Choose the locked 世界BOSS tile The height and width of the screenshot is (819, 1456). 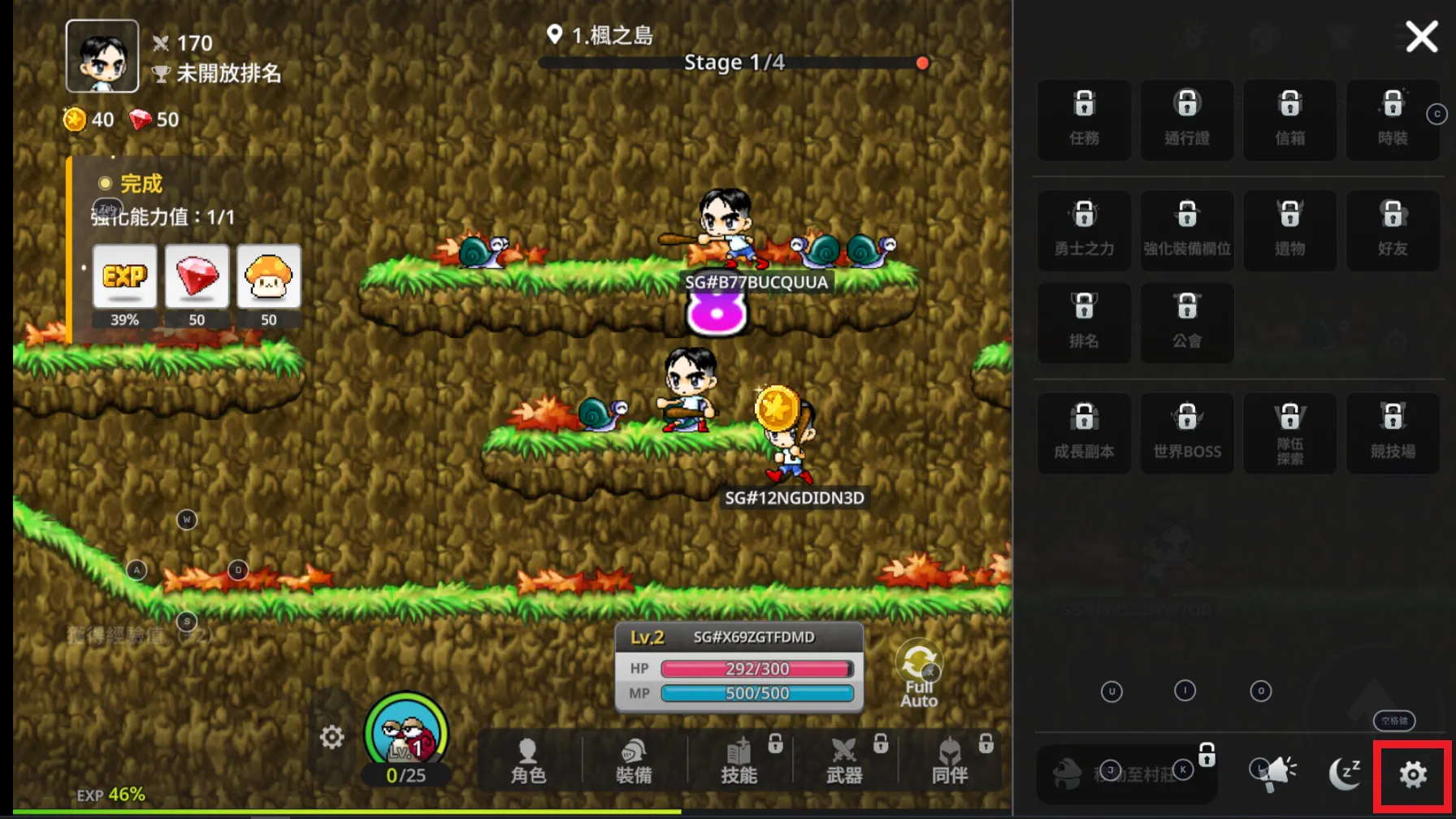point(1187,433)
